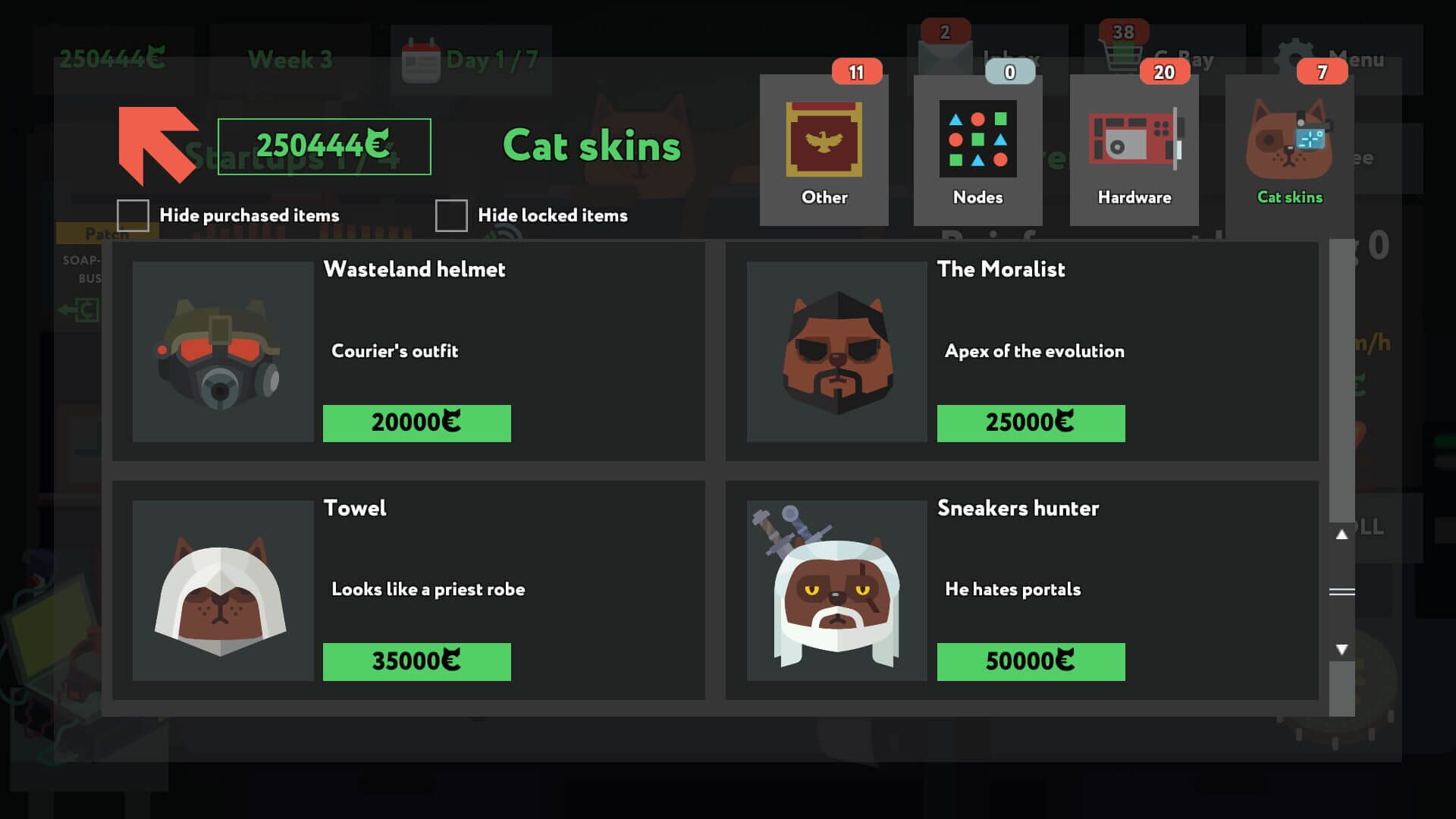Viewport: 1456px width, 819px height.
Task: Select the Cat skins category icon
Action: (x=1288, y=144)
